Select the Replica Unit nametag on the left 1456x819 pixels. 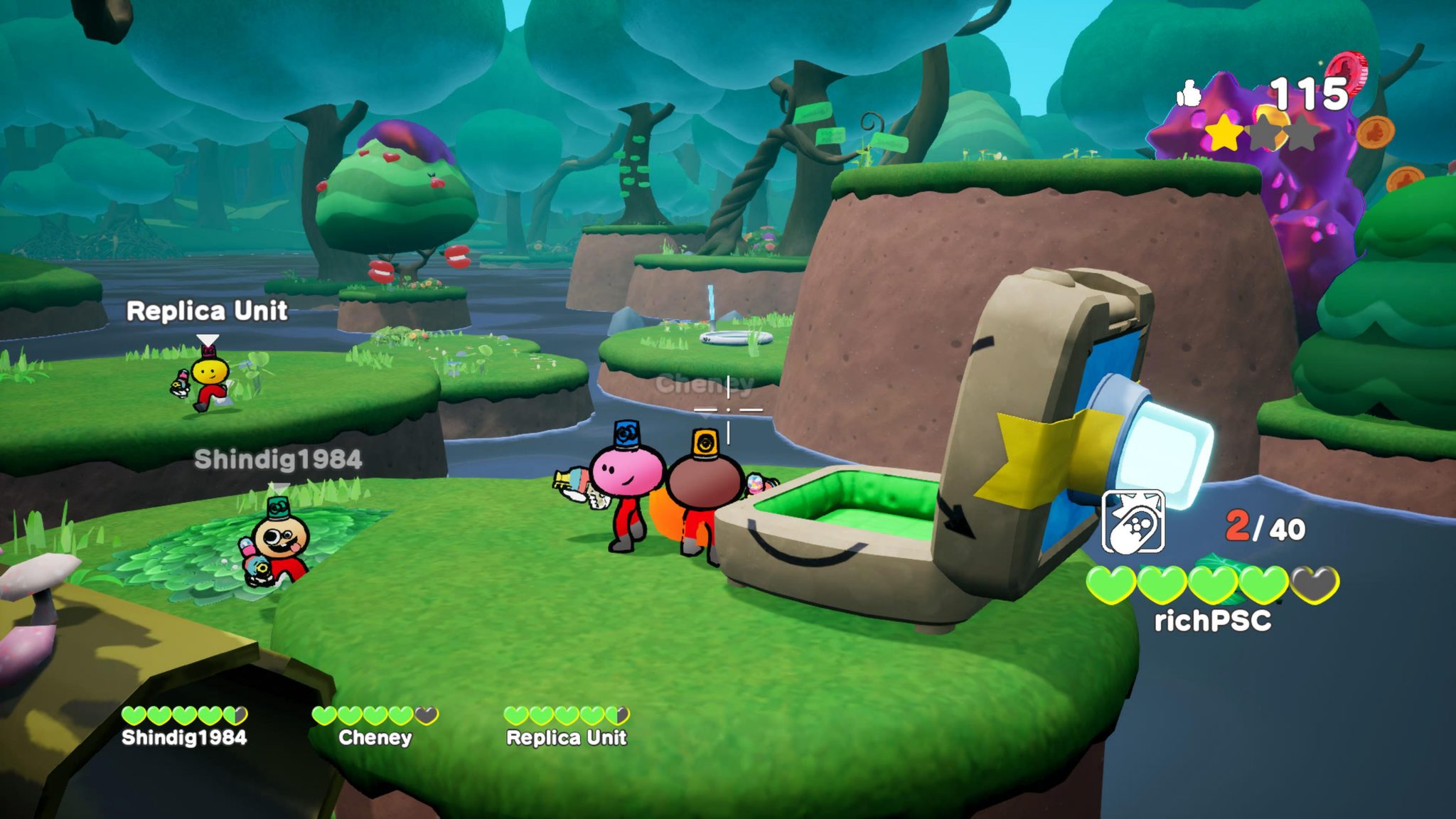pyautogui.click(x=206, y=311)
